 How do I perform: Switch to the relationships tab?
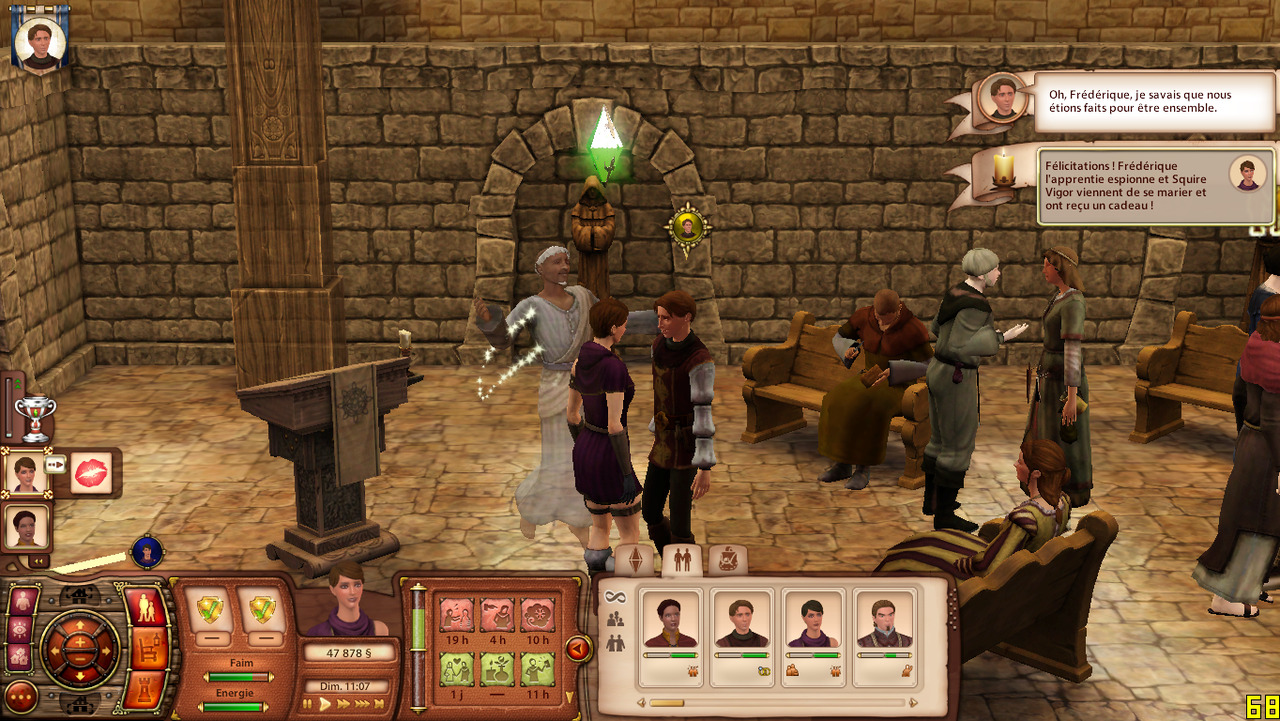pos(682,560)
